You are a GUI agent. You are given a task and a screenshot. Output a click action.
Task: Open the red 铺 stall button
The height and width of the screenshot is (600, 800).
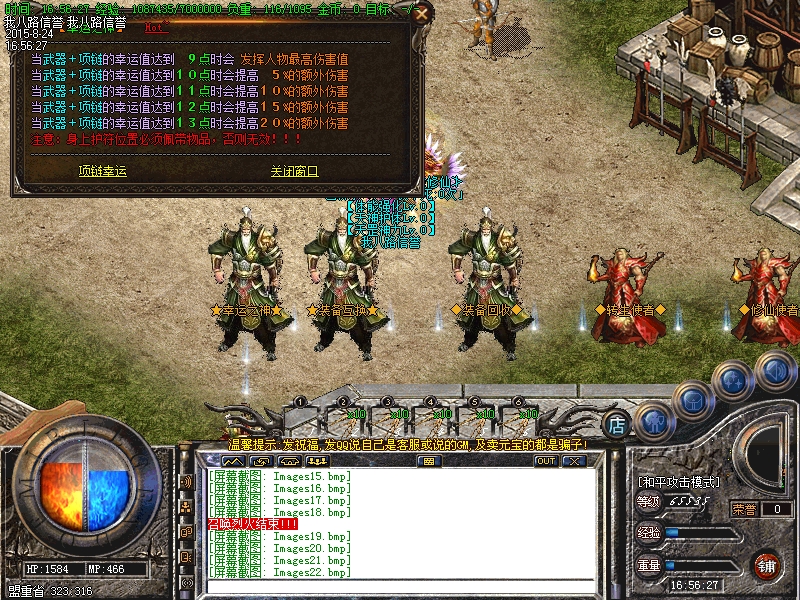tap(767, 565)
